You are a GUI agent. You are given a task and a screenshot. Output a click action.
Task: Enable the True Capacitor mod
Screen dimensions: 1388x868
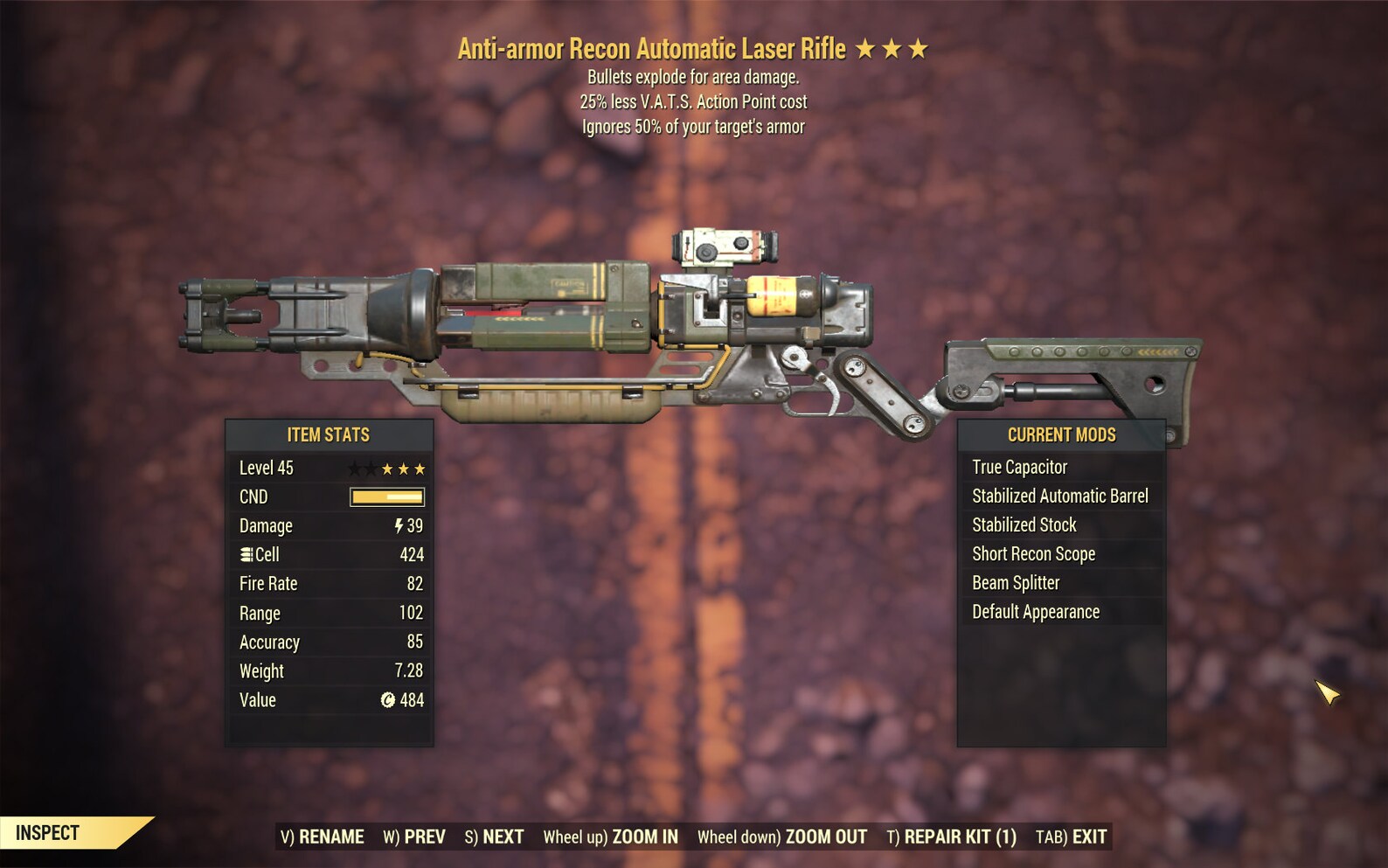click(1020, 467)
